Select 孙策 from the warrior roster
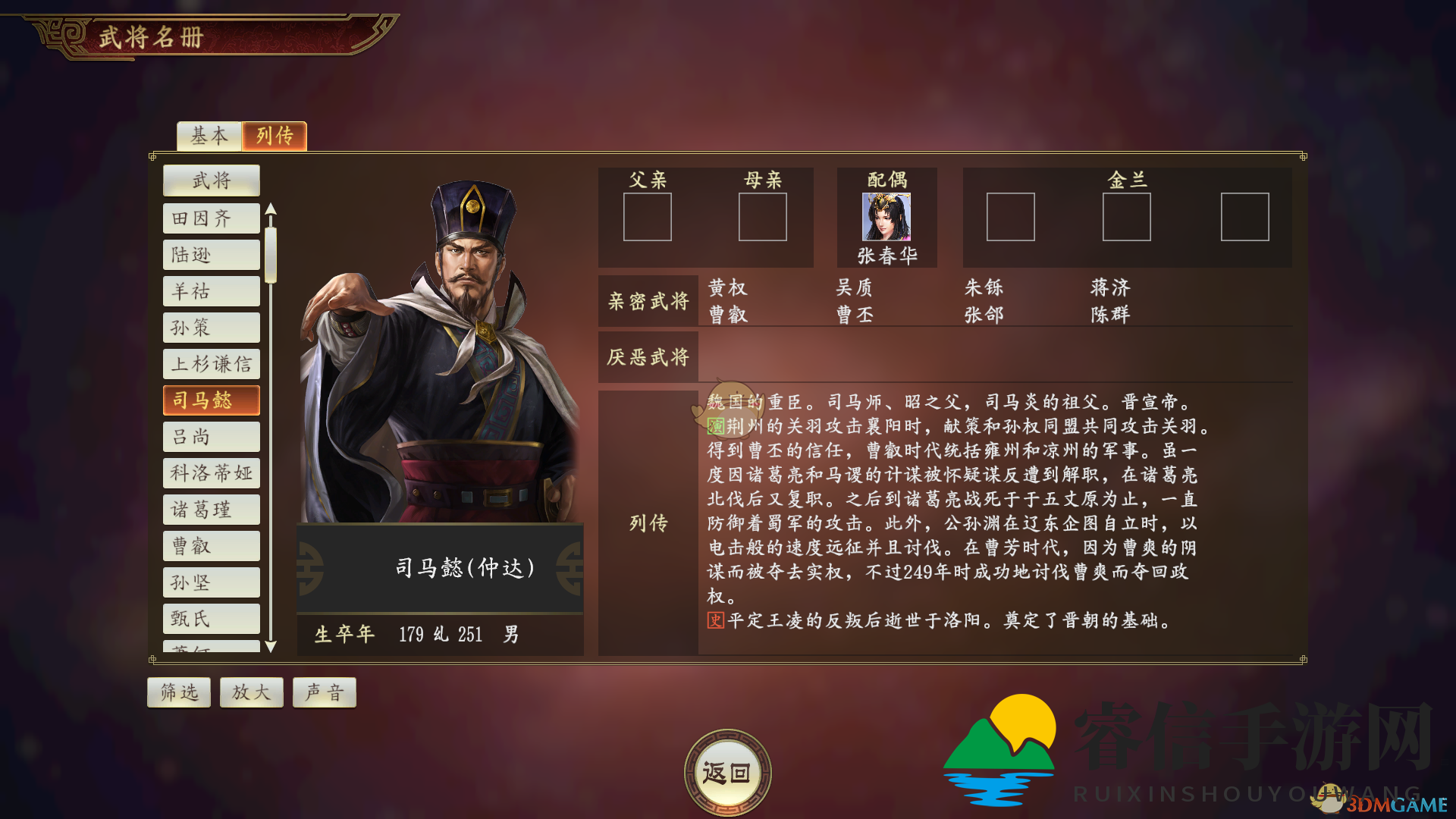Screen dimensions: 1456x819 click(211, 327)
